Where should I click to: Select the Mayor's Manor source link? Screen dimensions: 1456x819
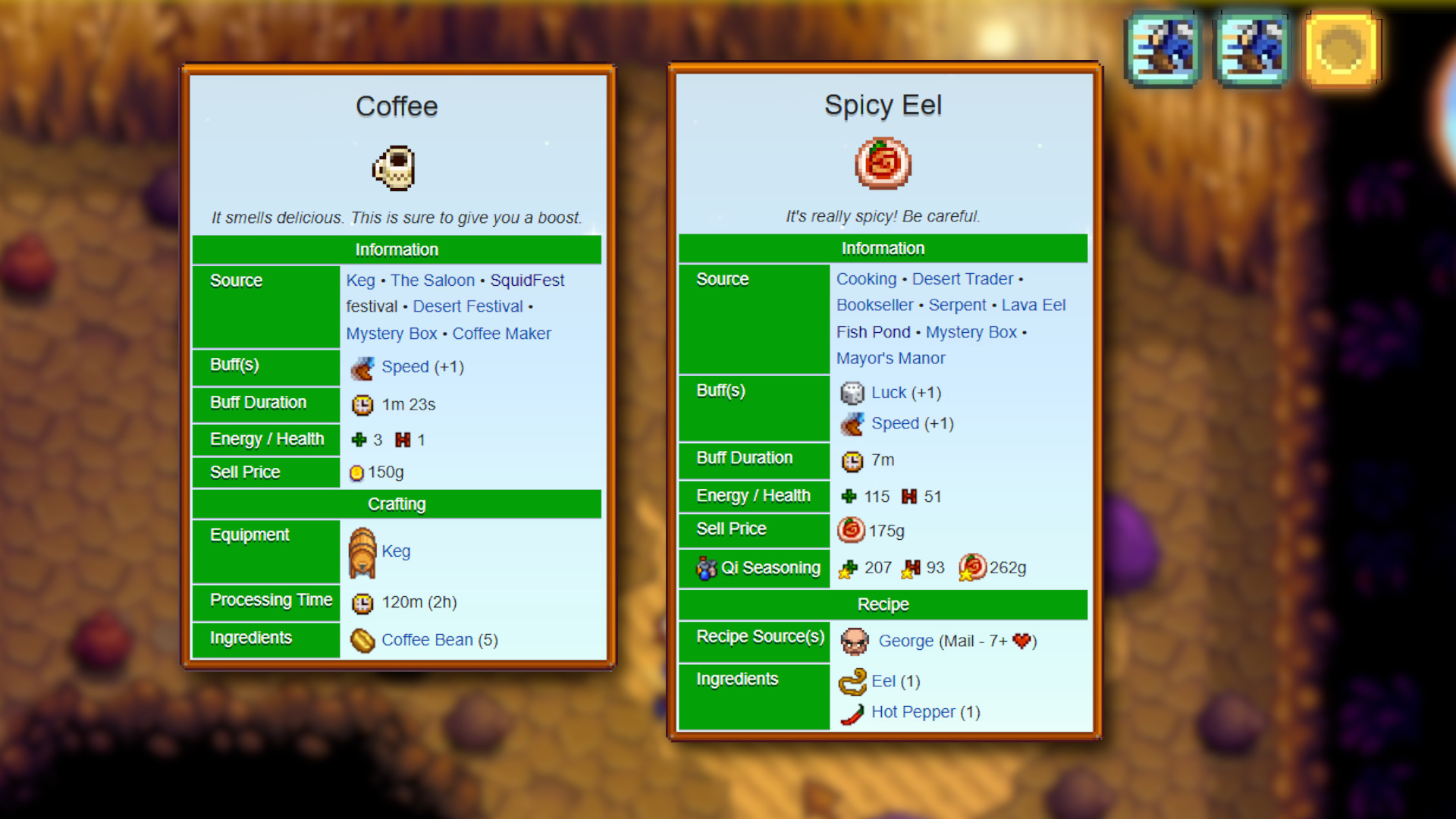[x=891, y=358]
